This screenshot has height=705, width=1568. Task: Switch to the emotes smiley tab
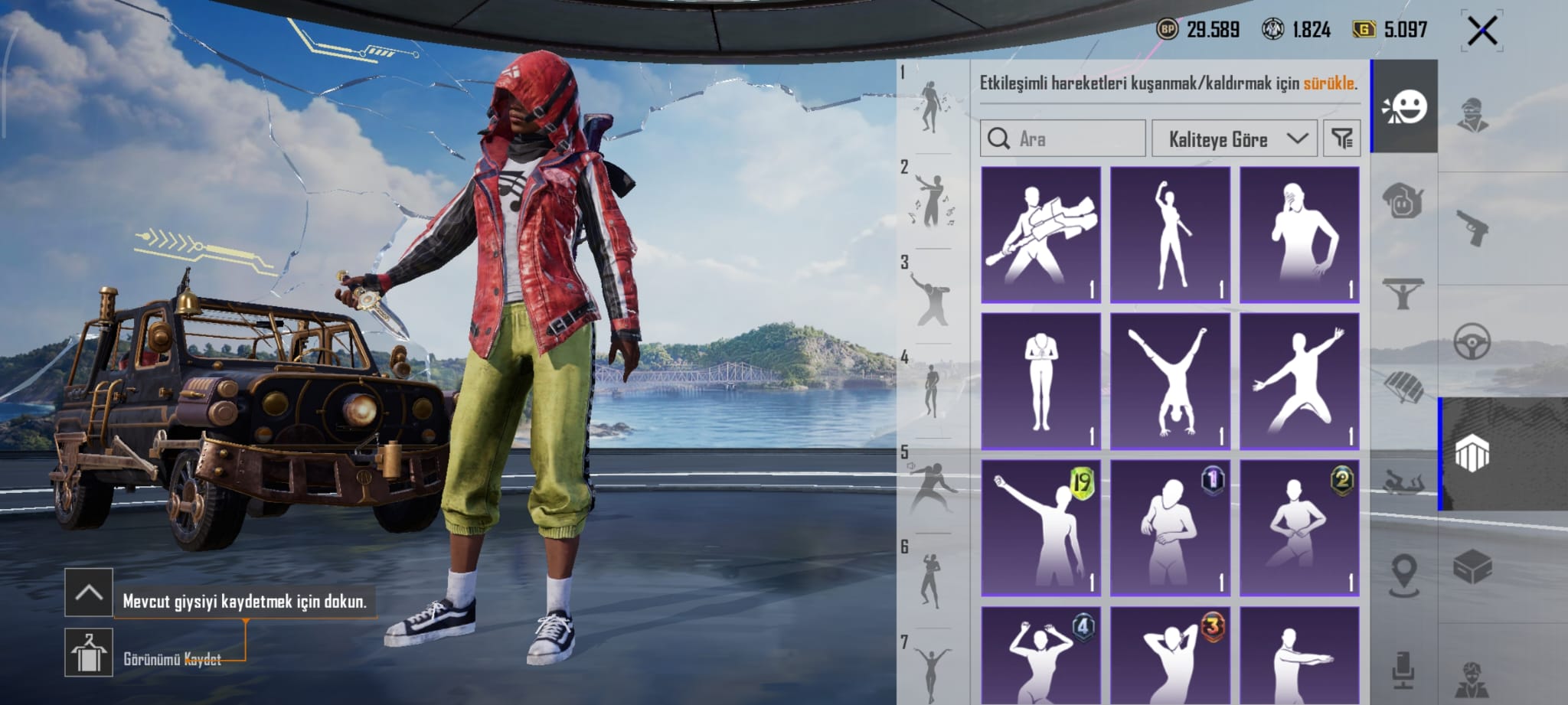[x=1404, y=107]
